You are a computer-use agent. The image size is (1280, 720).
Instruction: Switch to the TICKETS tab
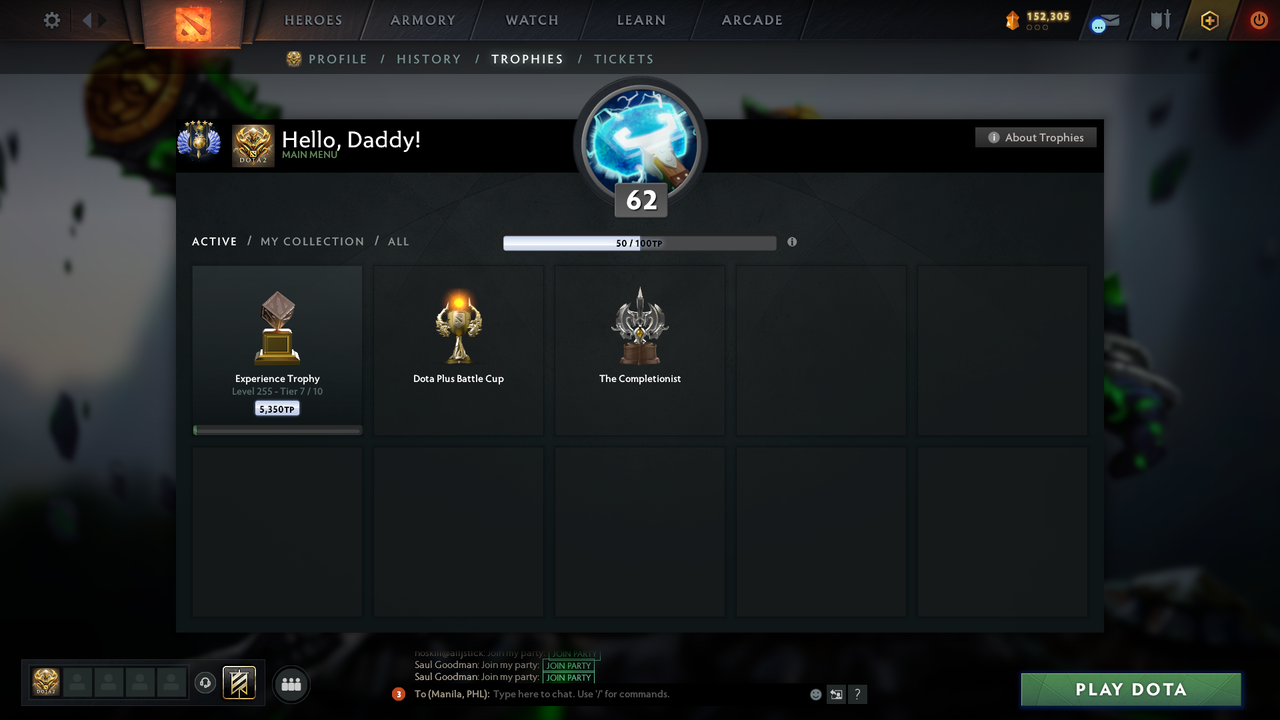tap(624, 59)
